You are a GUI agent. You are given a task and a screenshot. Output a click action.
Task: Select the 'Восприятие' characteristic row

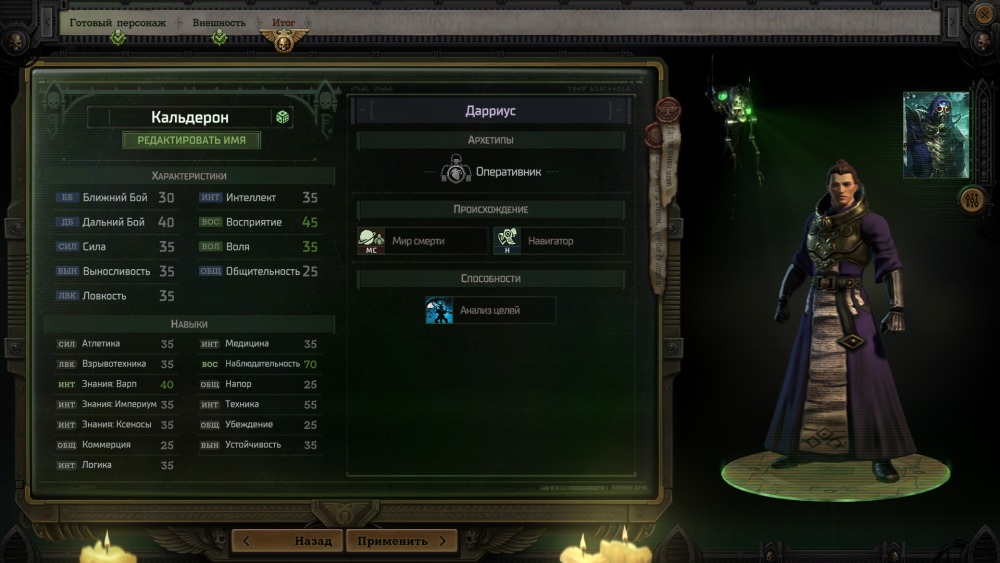pos(258,222)
